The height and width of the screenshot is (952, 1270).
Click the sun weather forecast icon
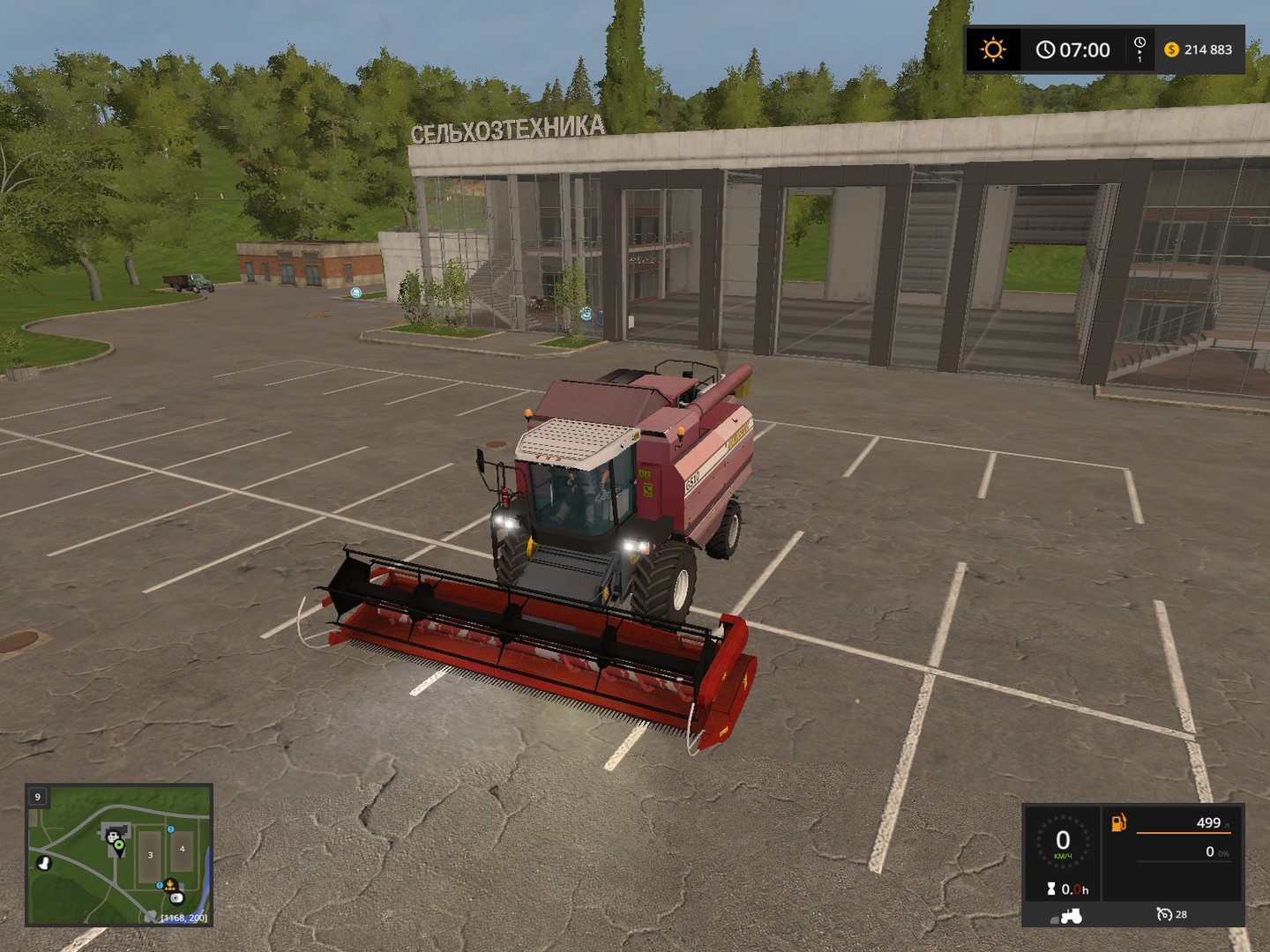[x=993, y=49]
